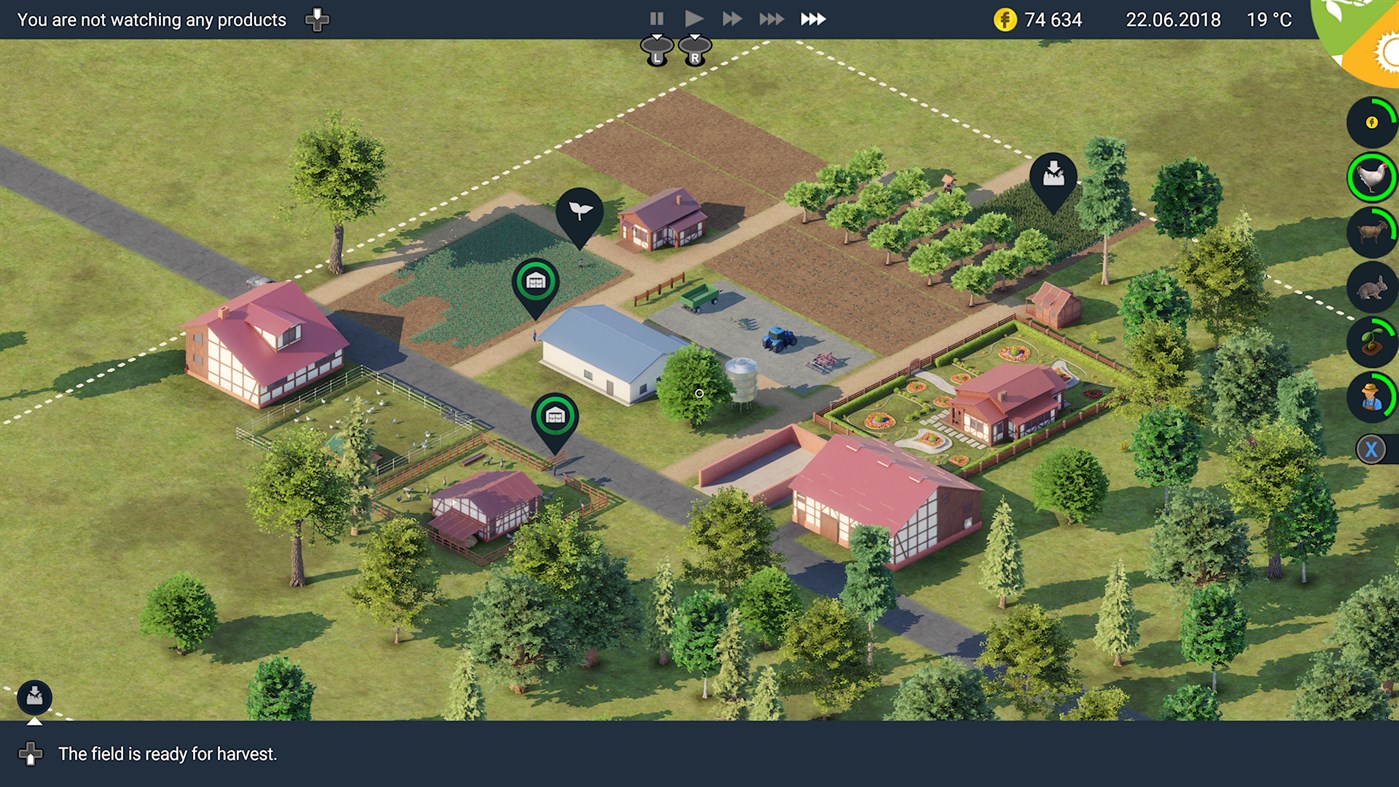Click the field ready for harvest message
This screenshot has height=787, width=1399.
[170, 753]
